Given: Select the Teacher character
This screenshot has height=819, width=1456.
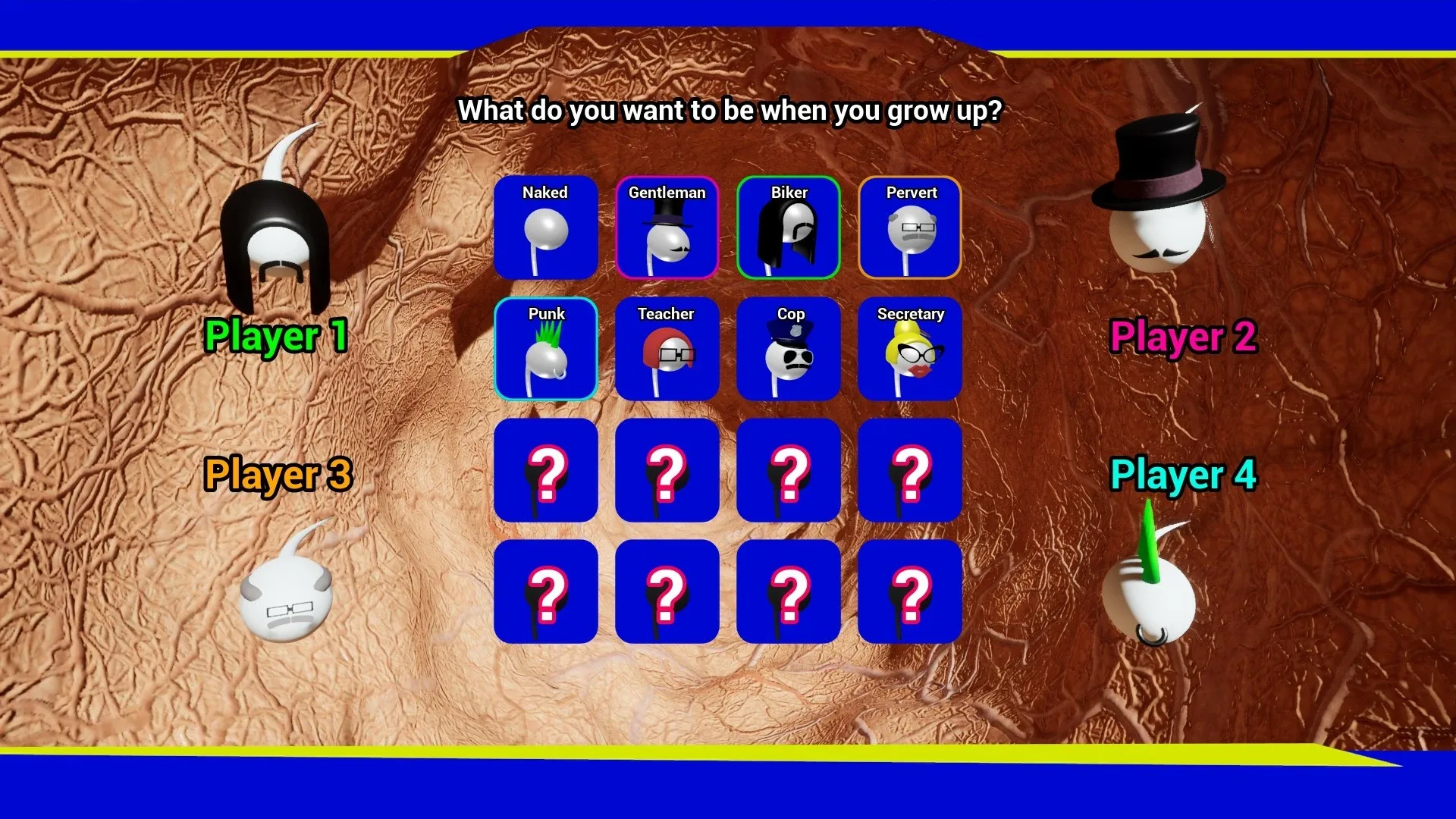Looking at the screenshot, I should tap(667, 349).
